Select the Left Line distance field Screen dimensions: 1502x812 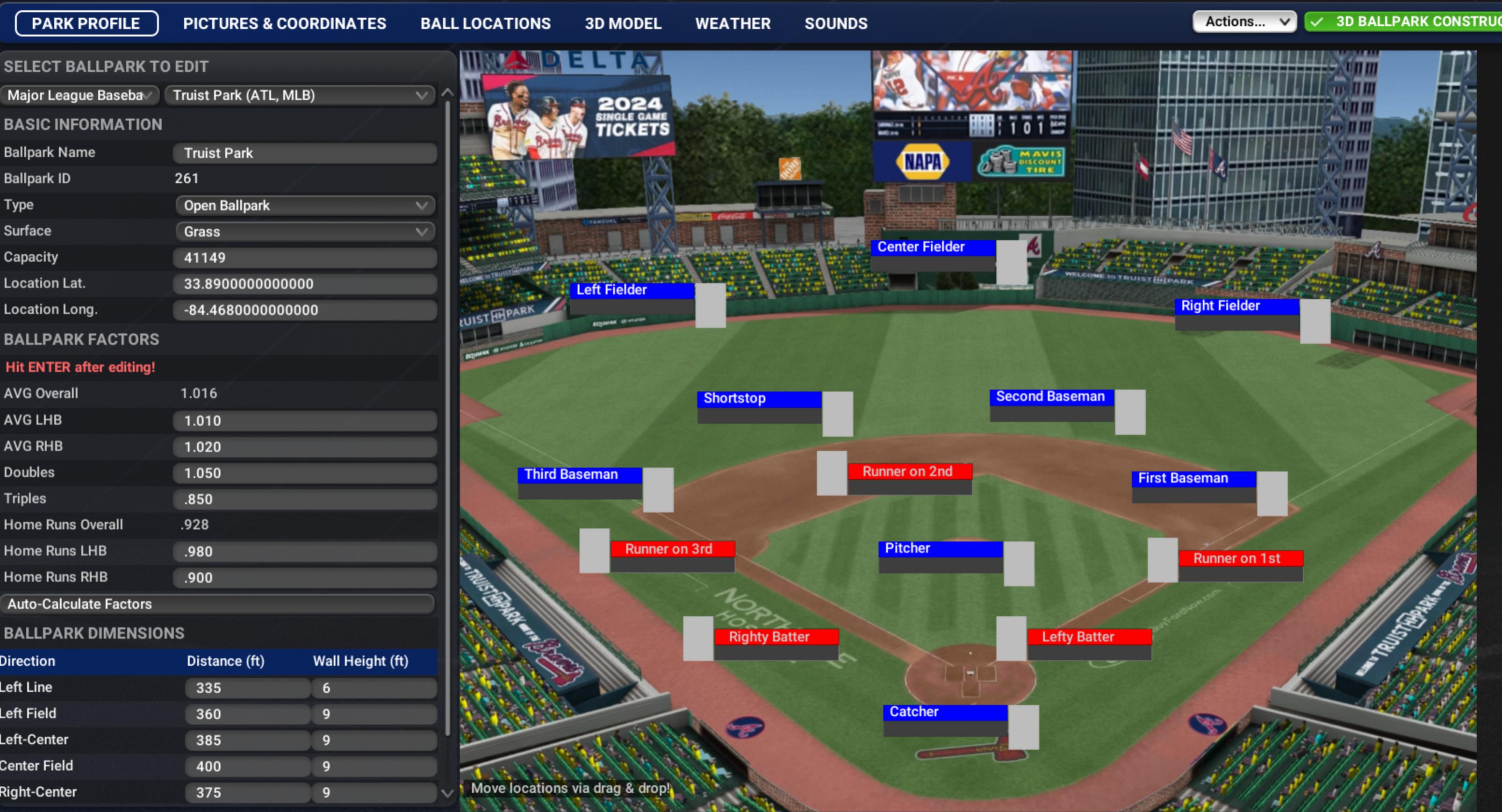247,688
